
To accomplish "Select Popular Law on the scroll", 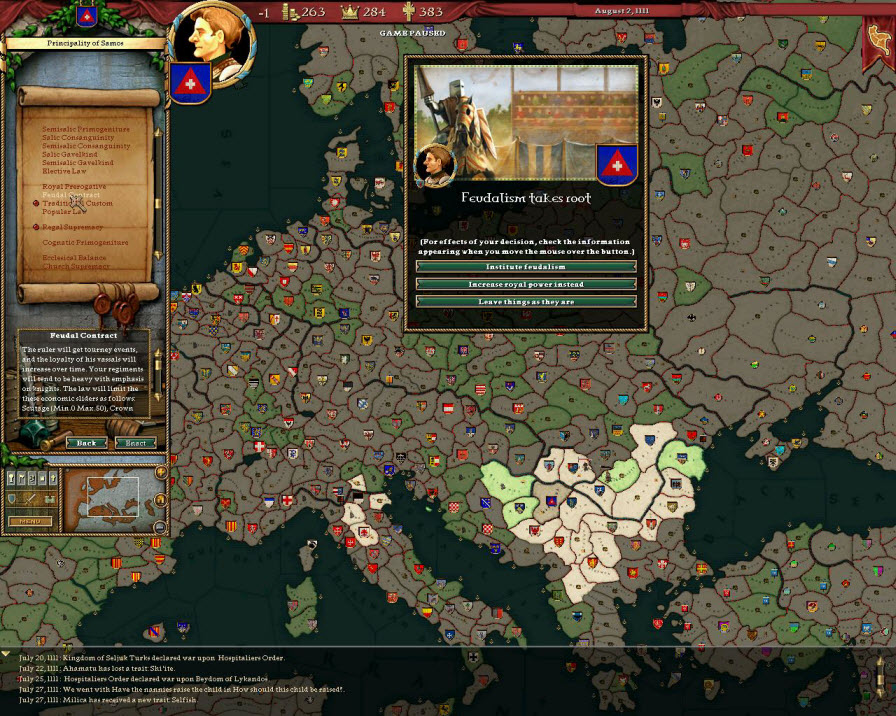I will (x=66, y=212).
